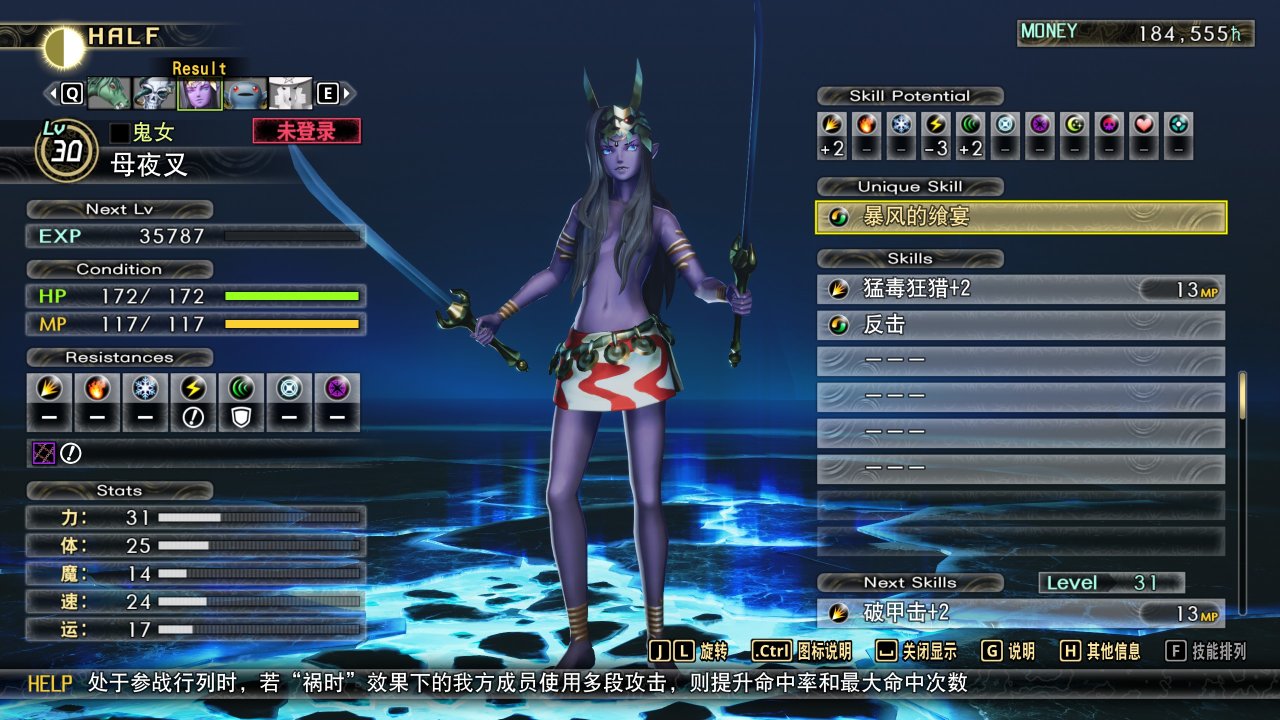The height and width of the screenshot is (720, 1280).
Task: Click the skill list scrollbar
Action: click(1243, 492)
